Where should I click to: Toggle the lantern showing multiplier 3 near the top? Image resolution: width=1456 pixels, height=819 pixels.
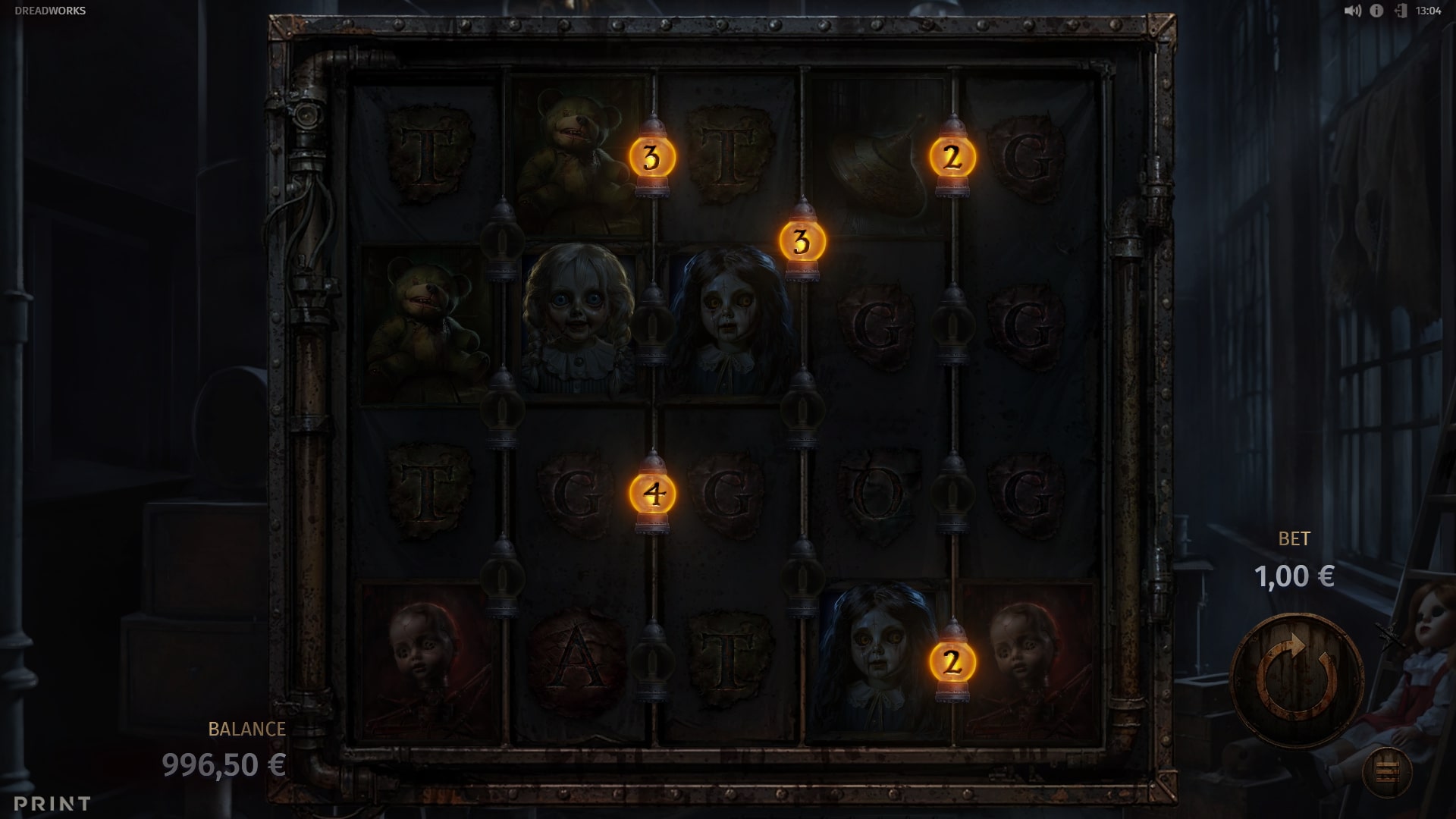[x=650, y=158]
